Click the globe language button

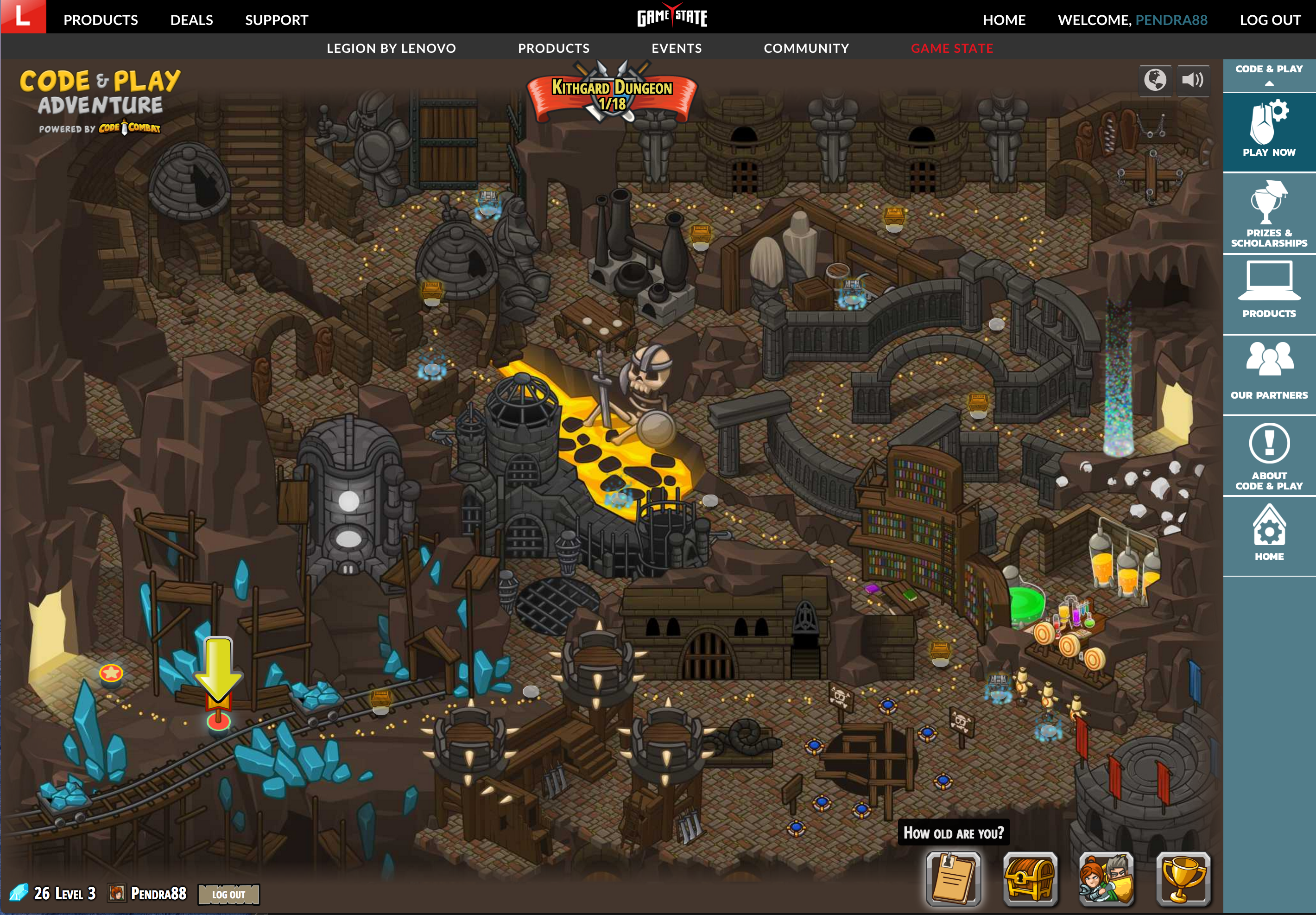(x=1155, y=80)
